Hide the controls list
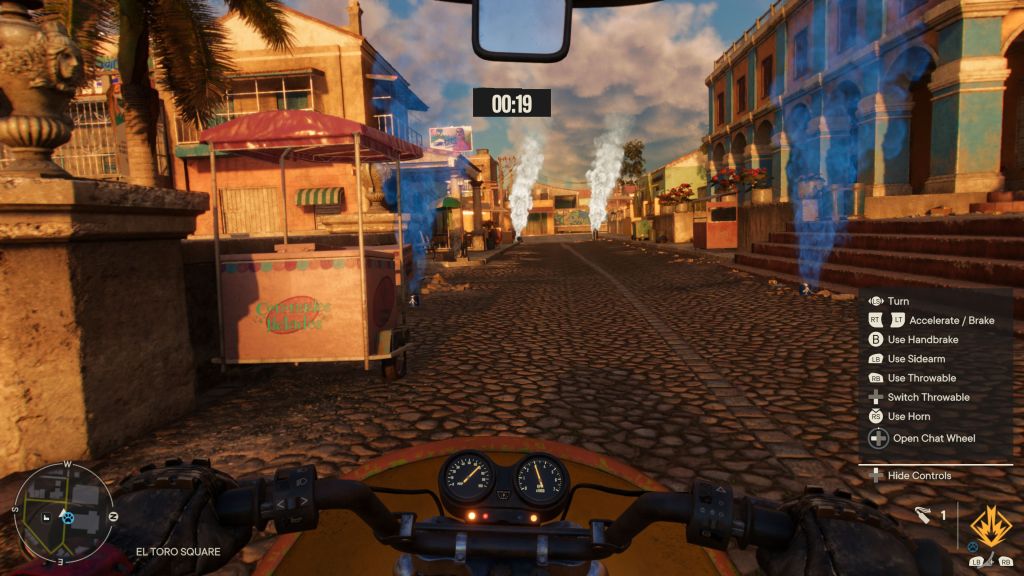Image resolution: width=1024 pixels, height=576 pixels. pos(918,476)
